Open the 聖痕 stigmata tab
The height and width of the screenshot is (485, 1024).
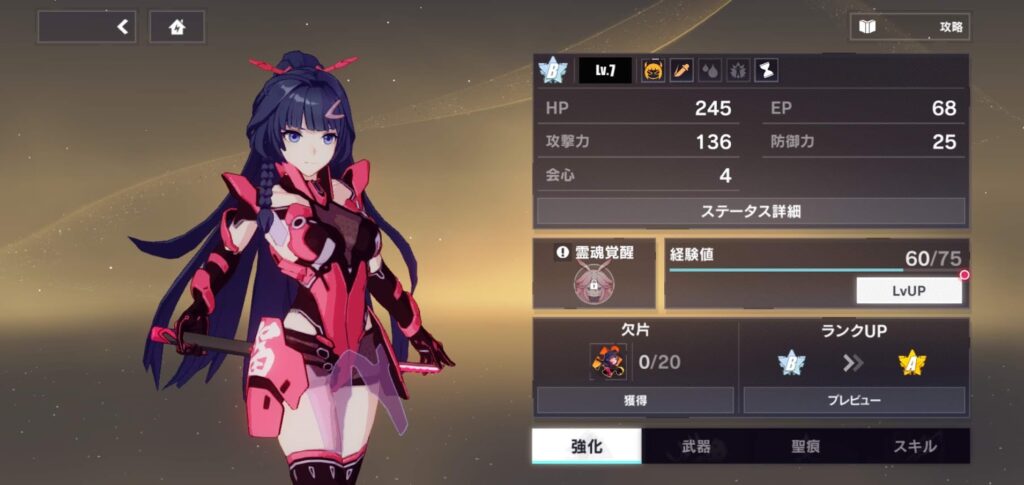tap(805, 446)
